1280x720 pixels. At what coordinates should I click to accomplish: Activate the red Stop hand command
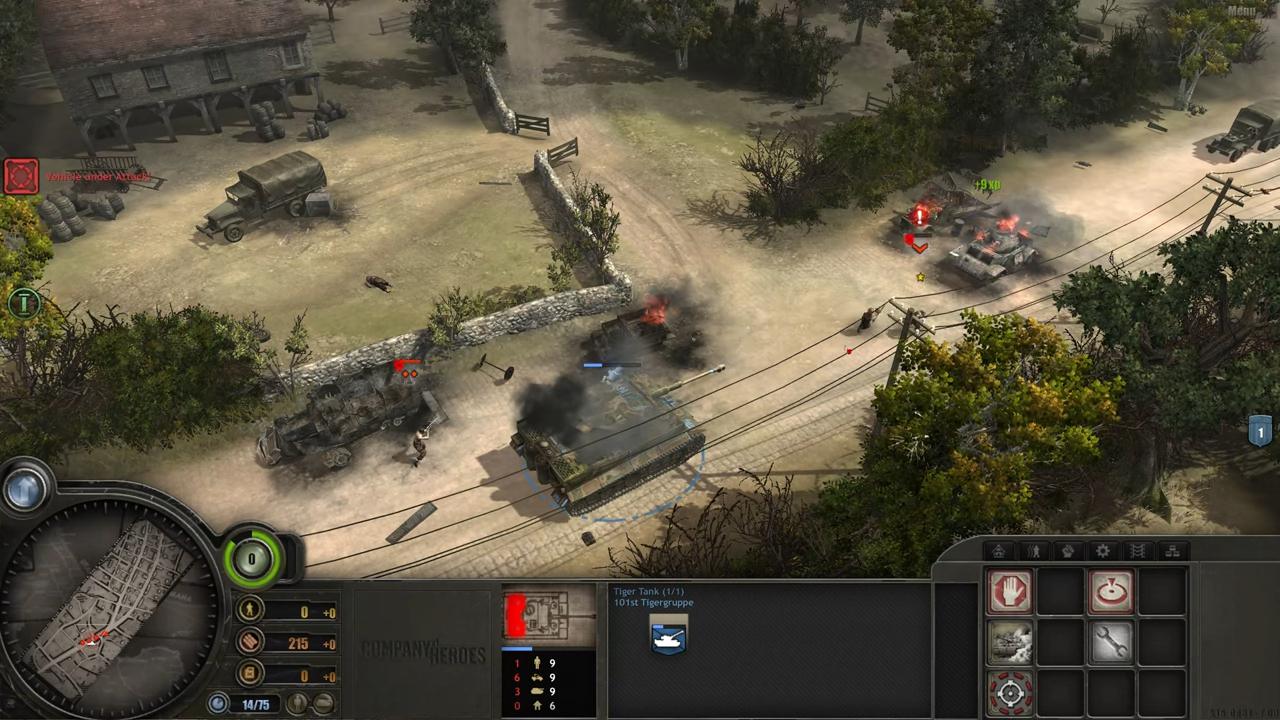pos(1010,591)
